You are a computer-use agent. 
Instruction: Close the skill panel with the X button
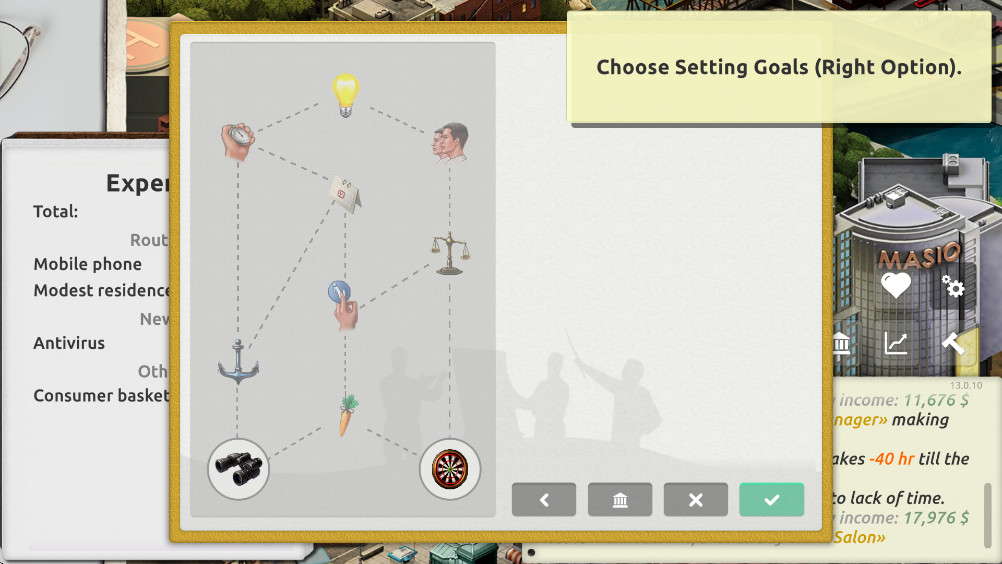coord(696,500)
